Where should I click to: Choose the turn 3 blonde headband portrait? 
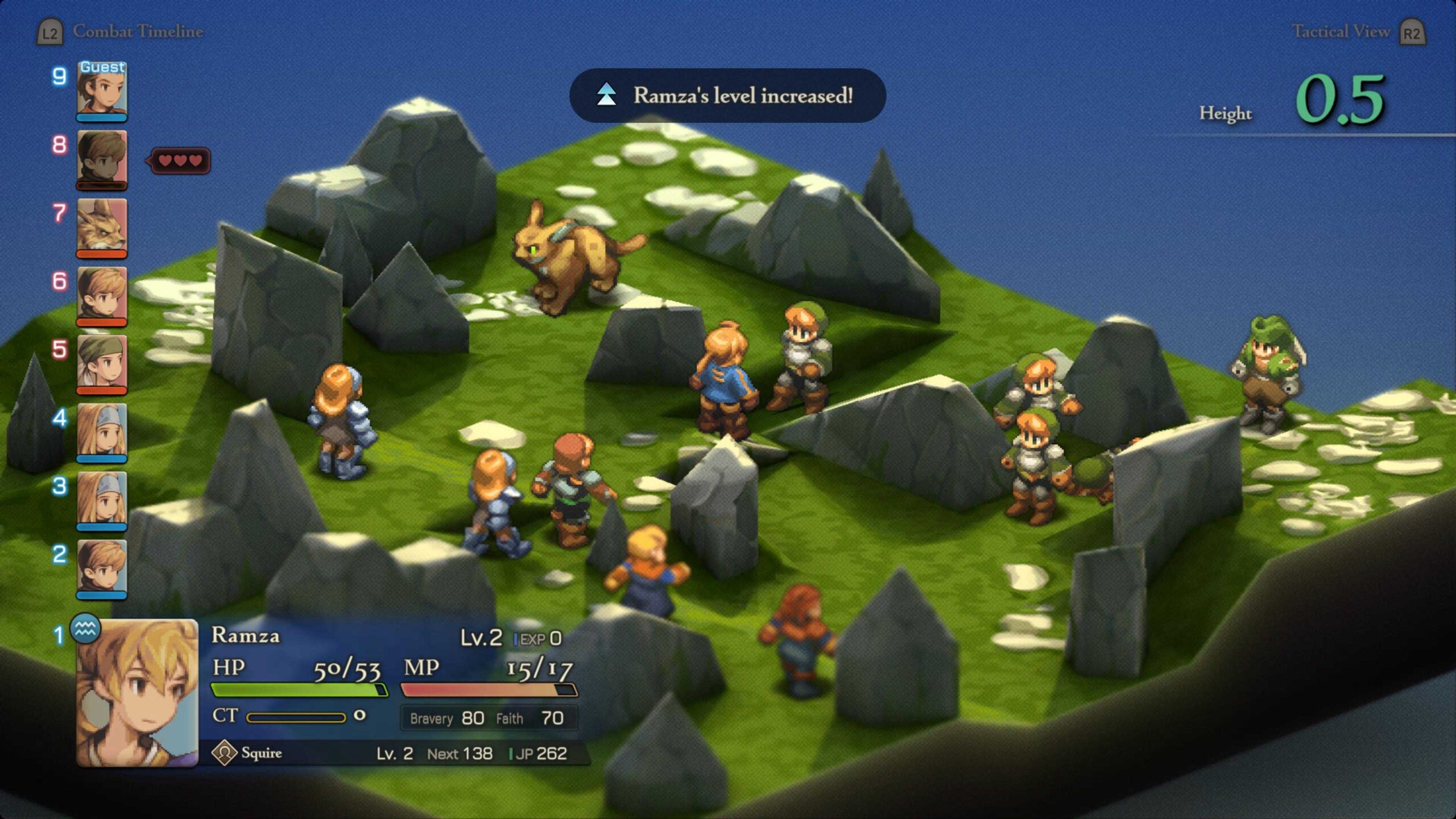(x=102, y=500)
